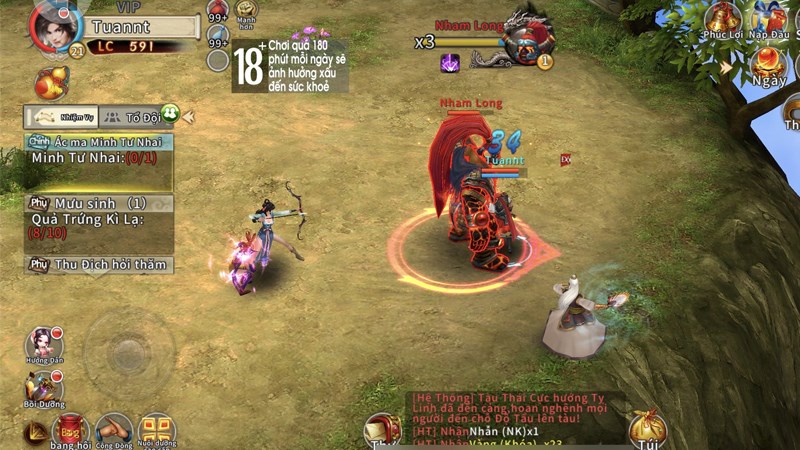The image size is (800, 450).
Task: Tap the red gourd potion icon
Action: pyautogui.click(x=50, y=83)
